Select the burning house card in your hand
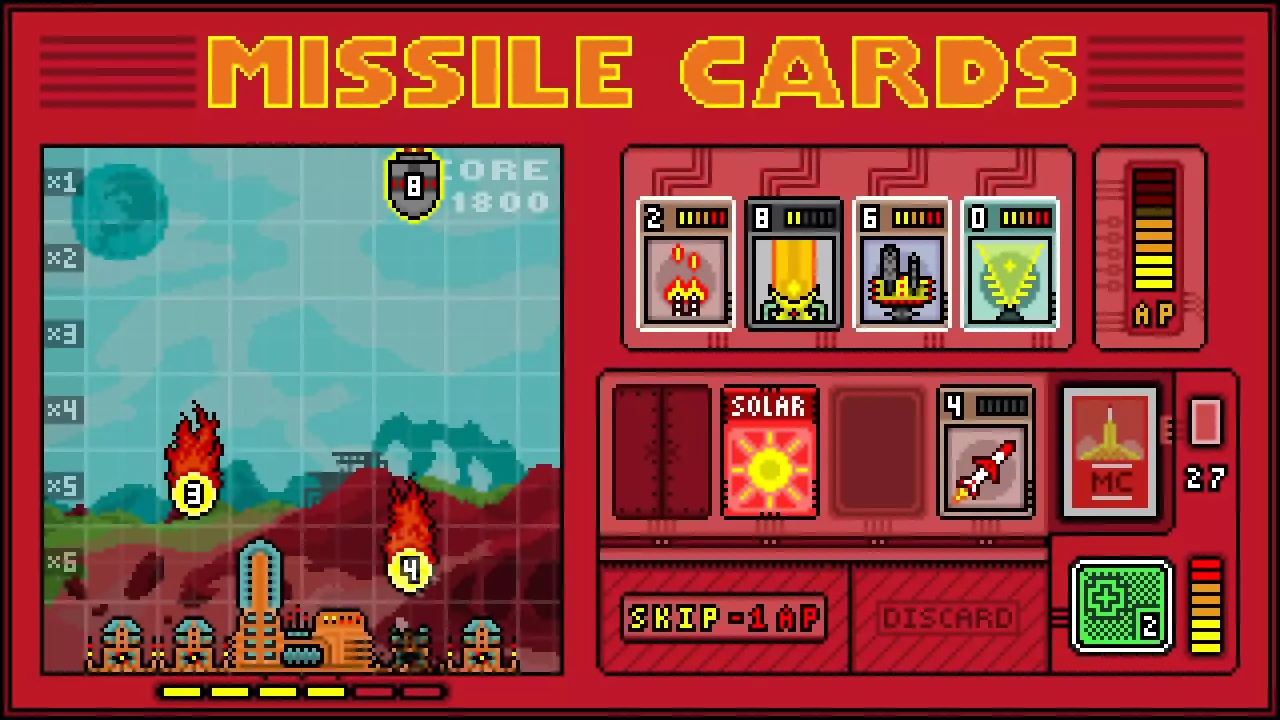 point(686,265)
